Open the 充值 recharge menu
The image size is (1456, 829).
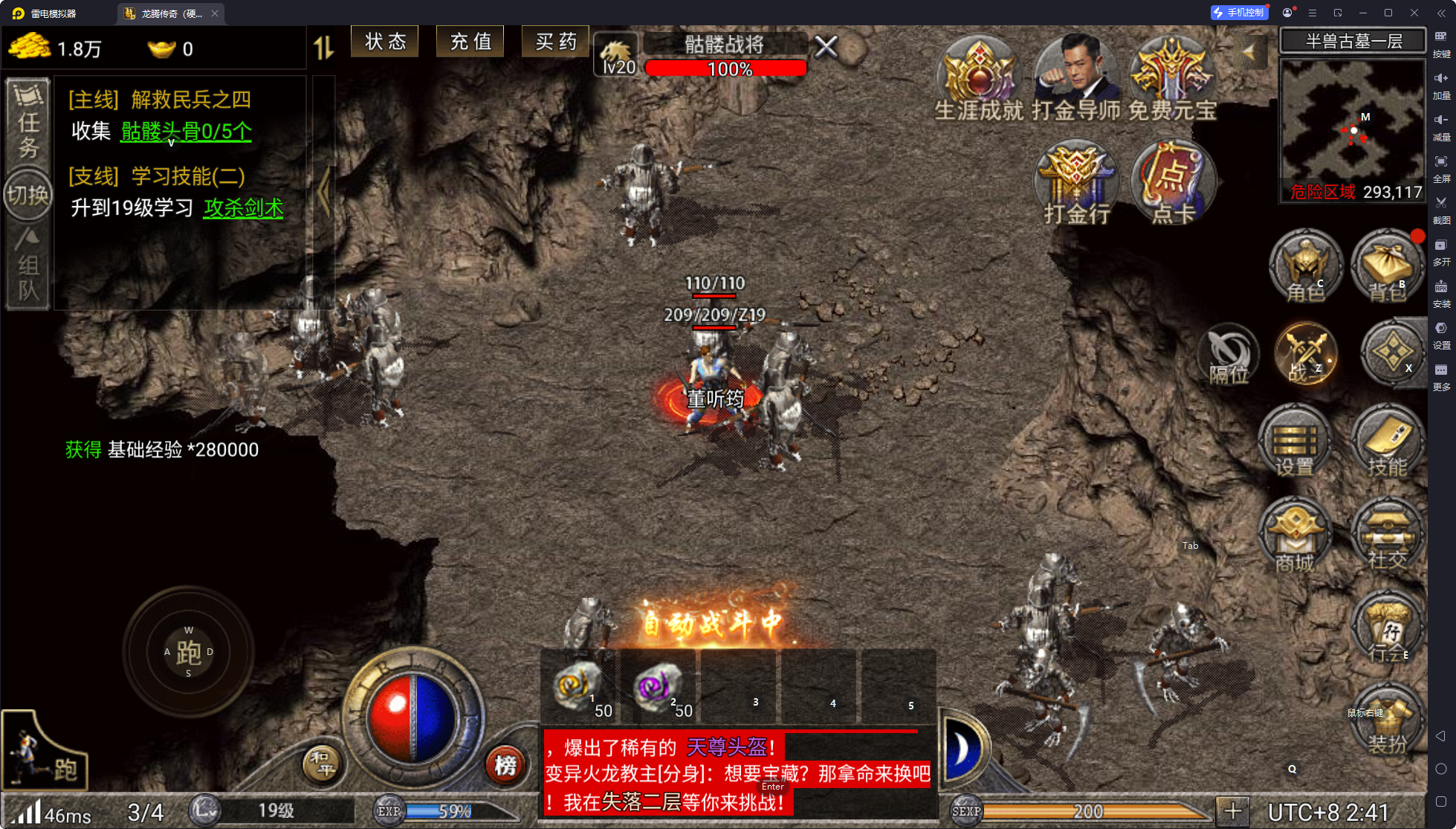click(x=470, y=42)
